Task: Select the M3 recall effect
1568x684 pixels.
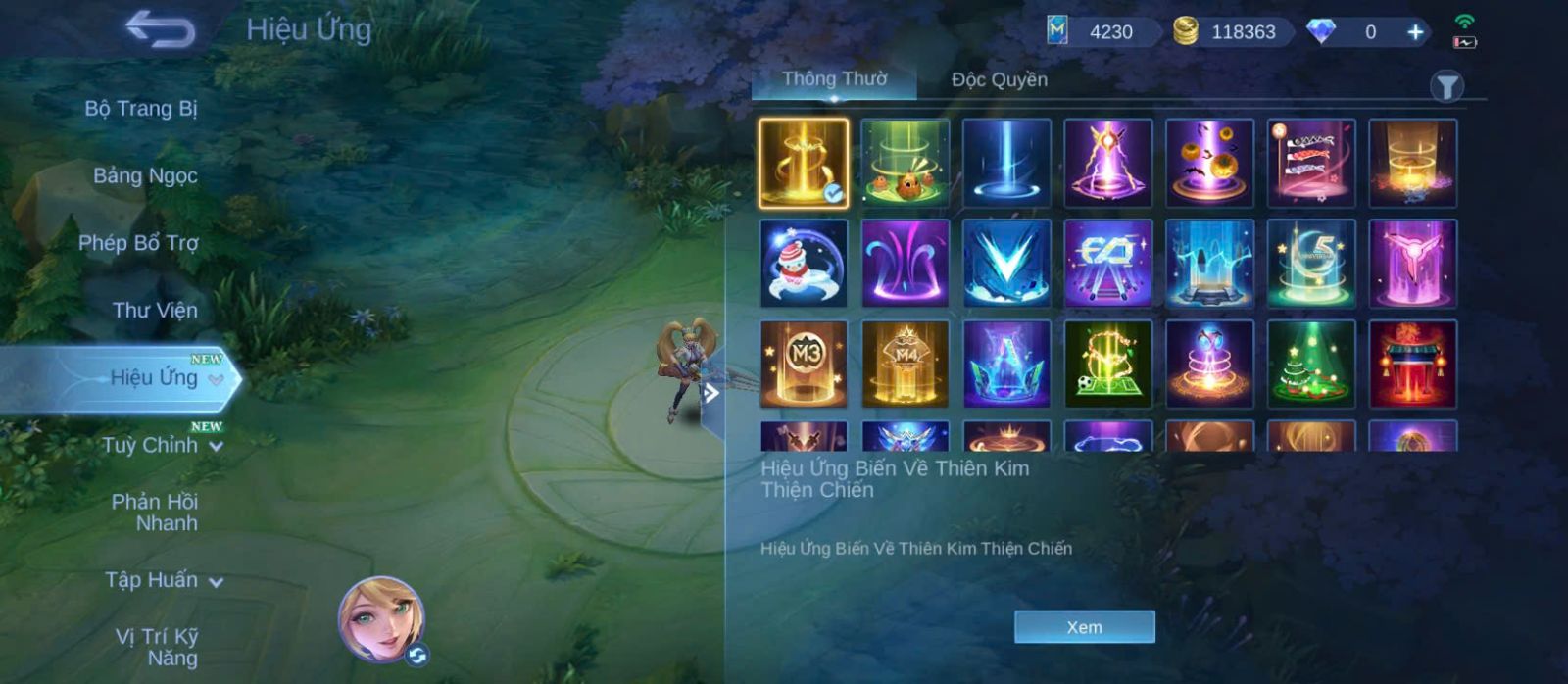Action: point(804,364)
